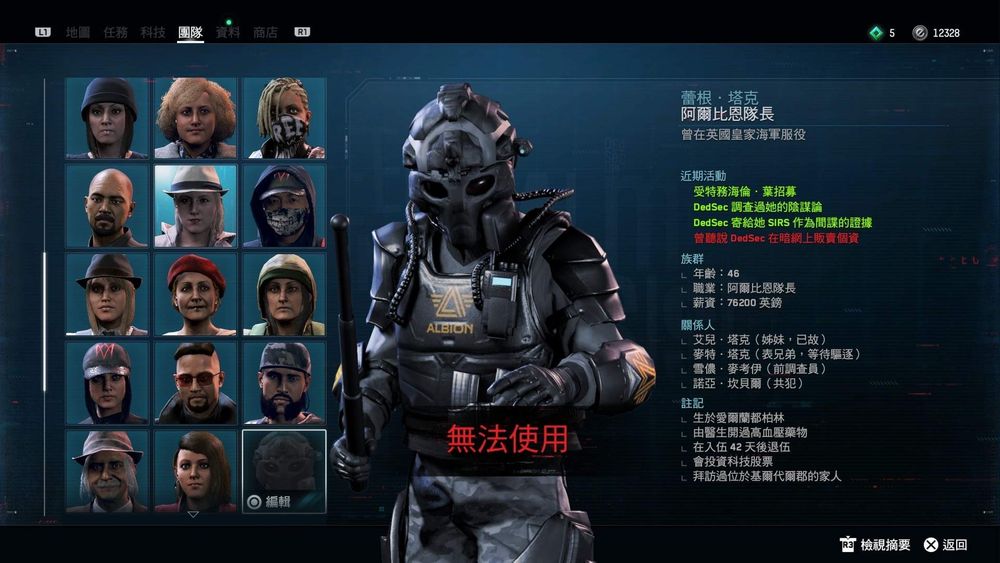The image size is (1000, 563).
Task: Select the 科技 tab
Action: click(x=153, y=32)
